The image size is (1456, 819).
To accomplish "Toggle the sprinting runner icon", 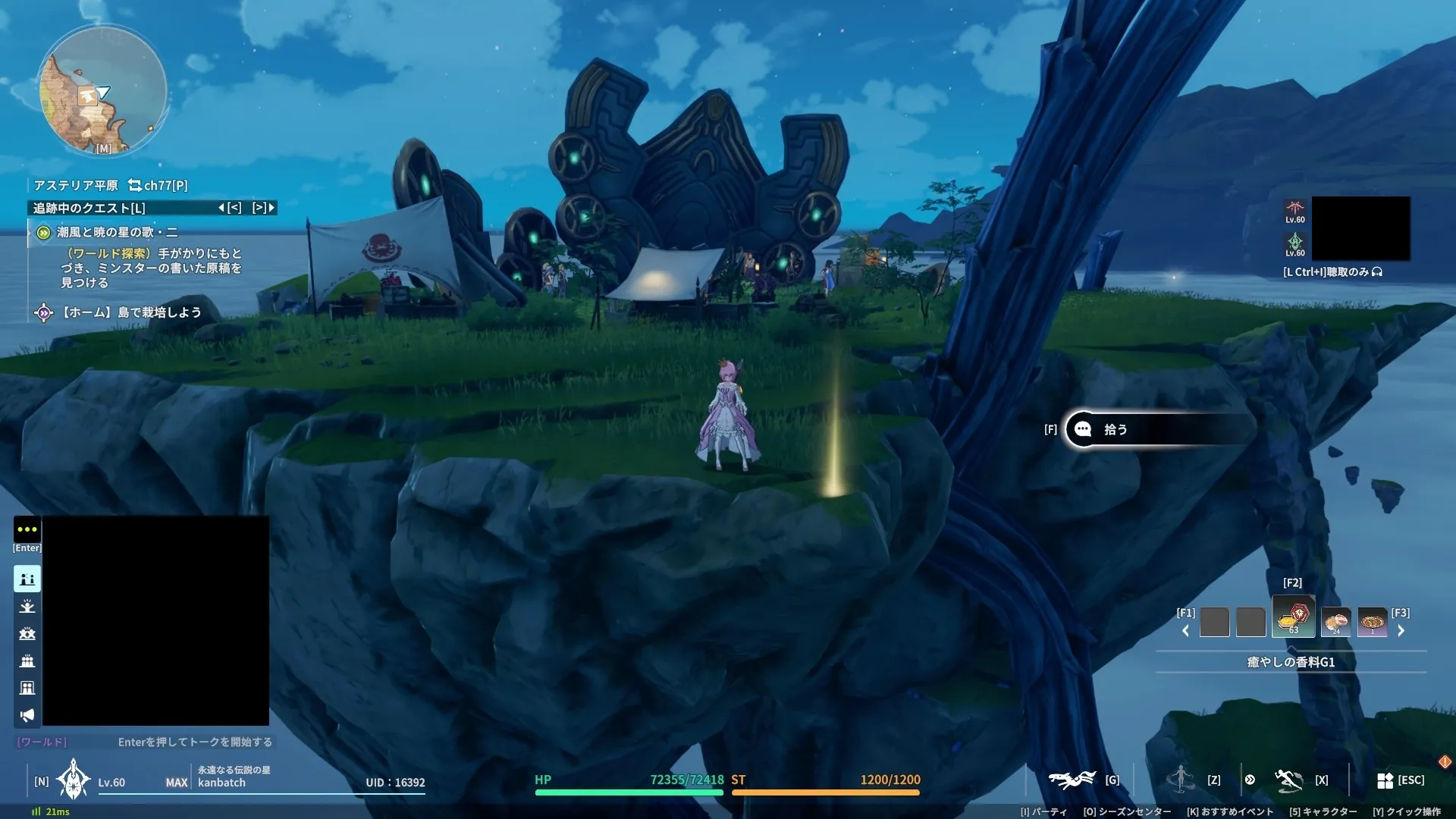I will click(x=1288, y=780).
